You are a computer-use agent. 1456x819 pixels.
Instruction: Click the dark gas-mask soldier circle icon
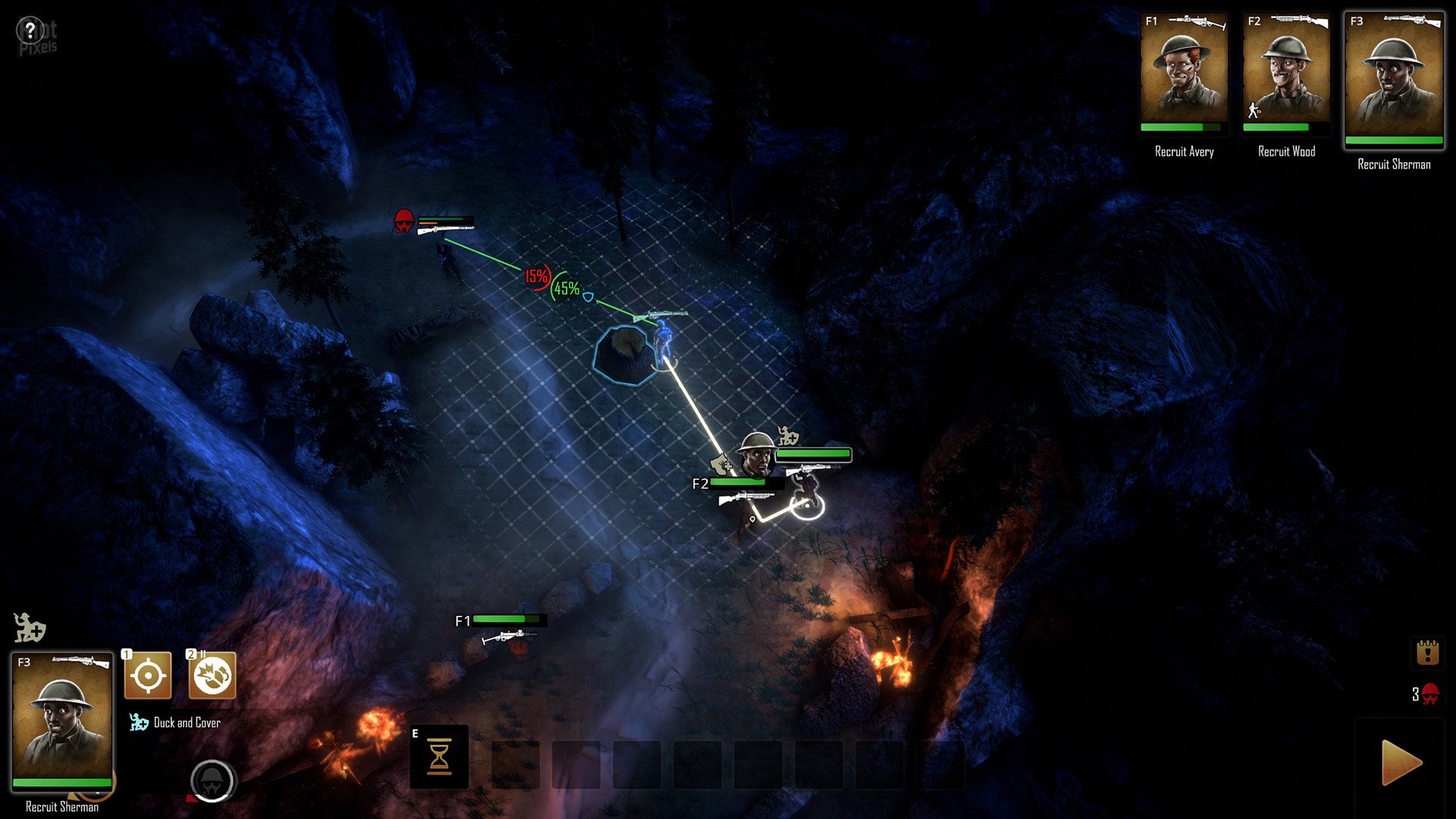coord(212,780)
